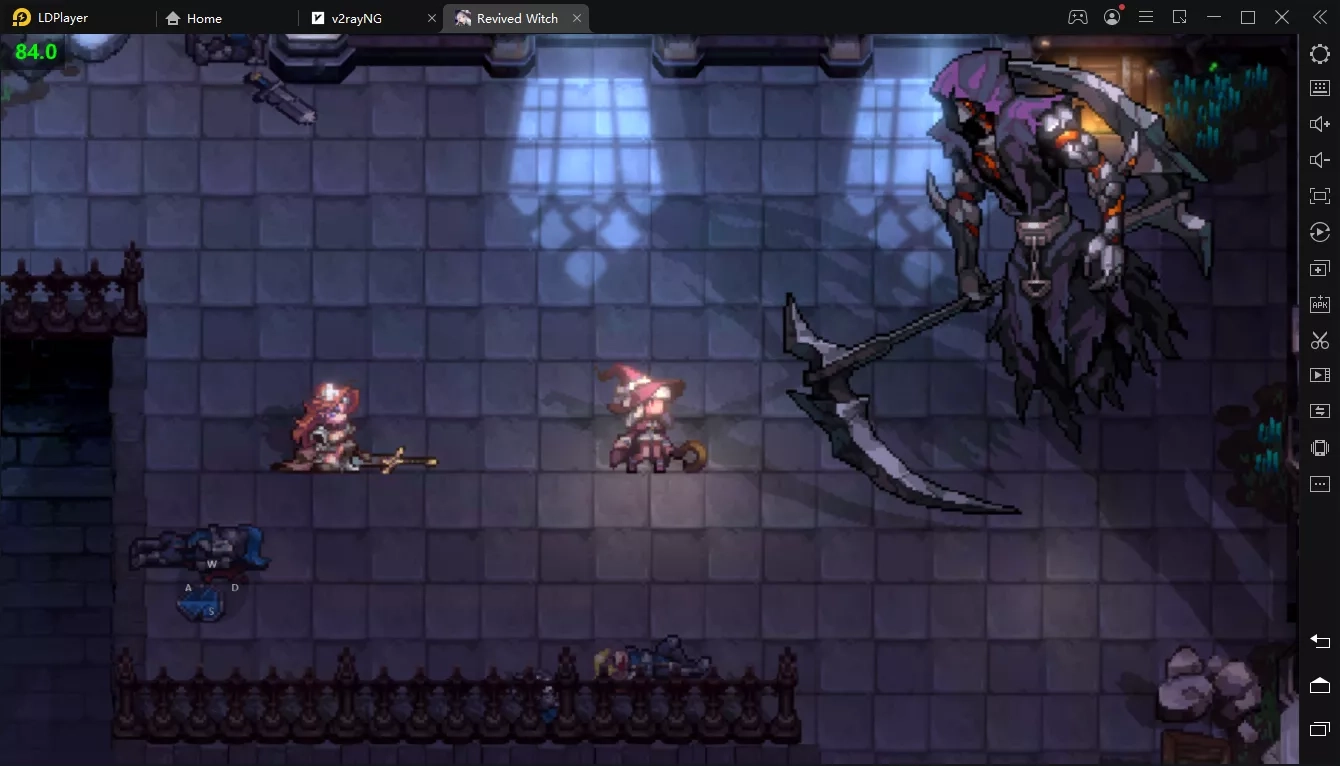
Task: Collapse the sidebar with the double chevron
Action: coord(1318,17)
